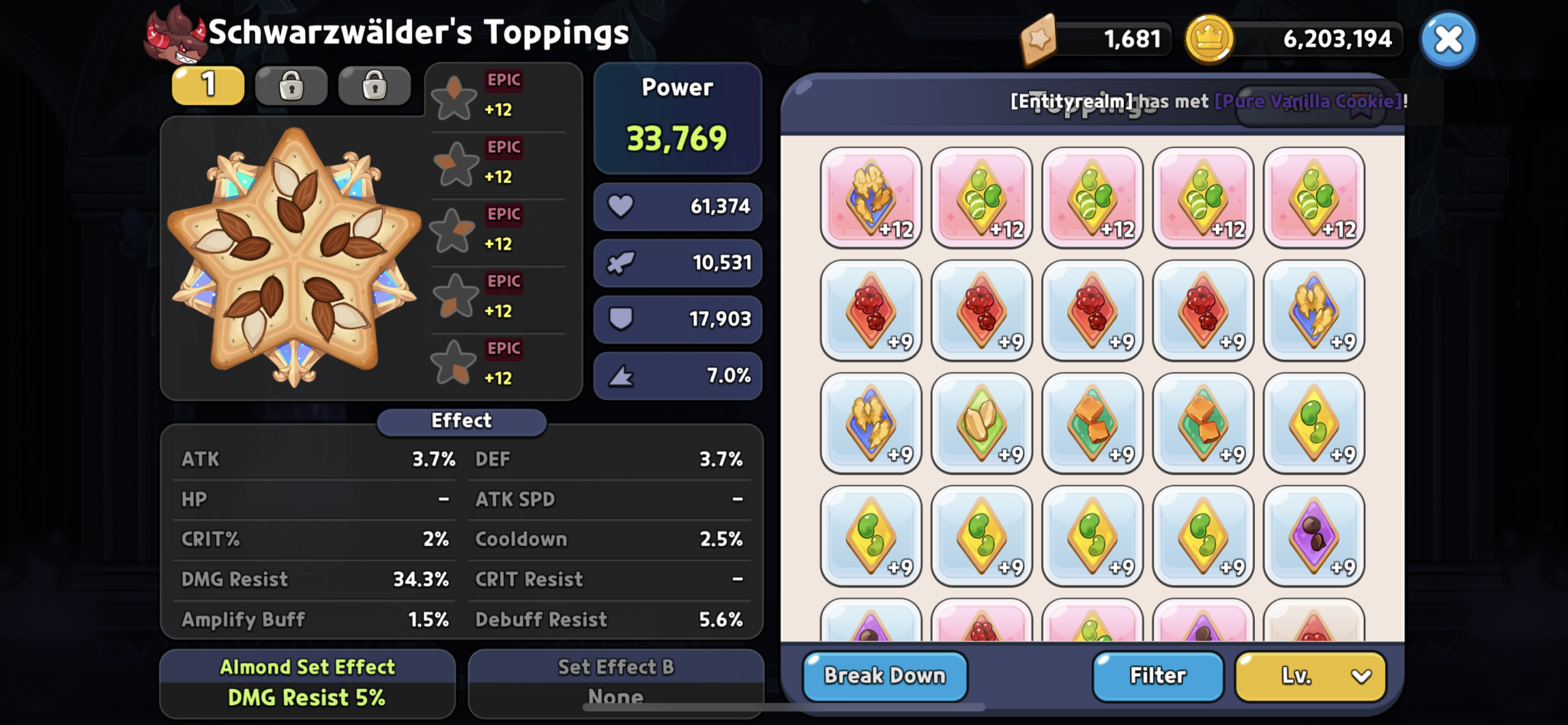The image size is (1568, 725).
Task: Click the shield defense stat icon
Action: click(622, 319)
